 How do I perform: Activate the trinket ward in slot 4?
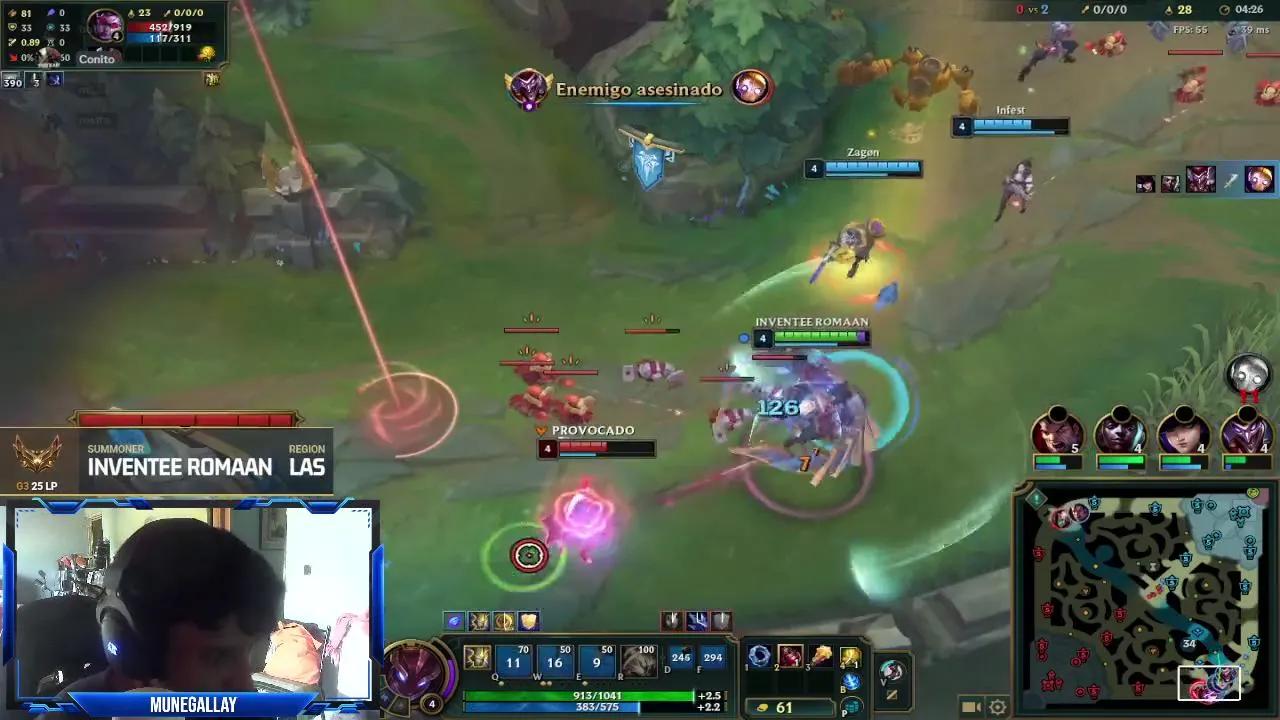coord(850,657)
